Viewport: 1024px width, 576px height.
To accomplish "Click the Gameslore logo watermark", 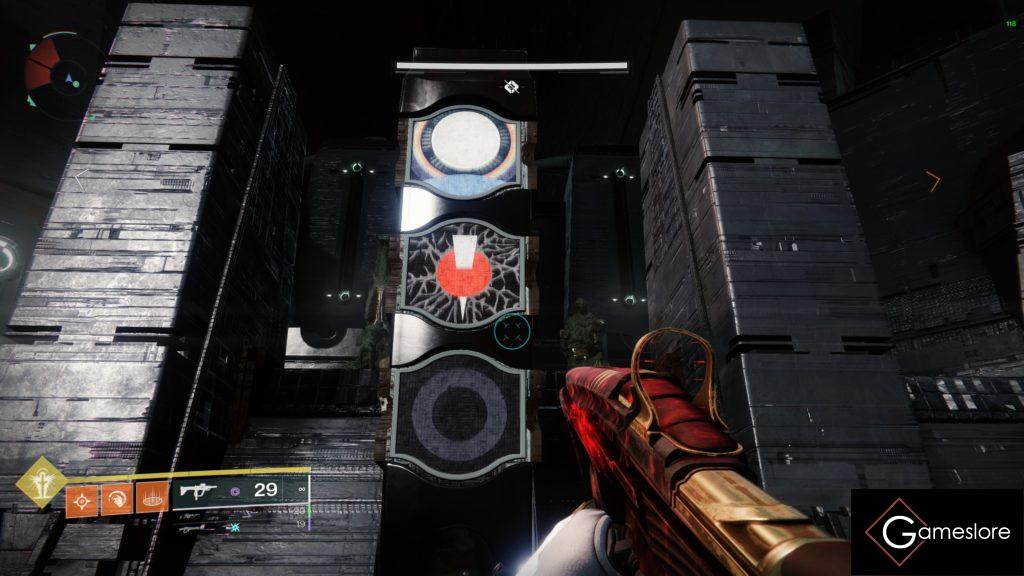I will coord(937,532).
